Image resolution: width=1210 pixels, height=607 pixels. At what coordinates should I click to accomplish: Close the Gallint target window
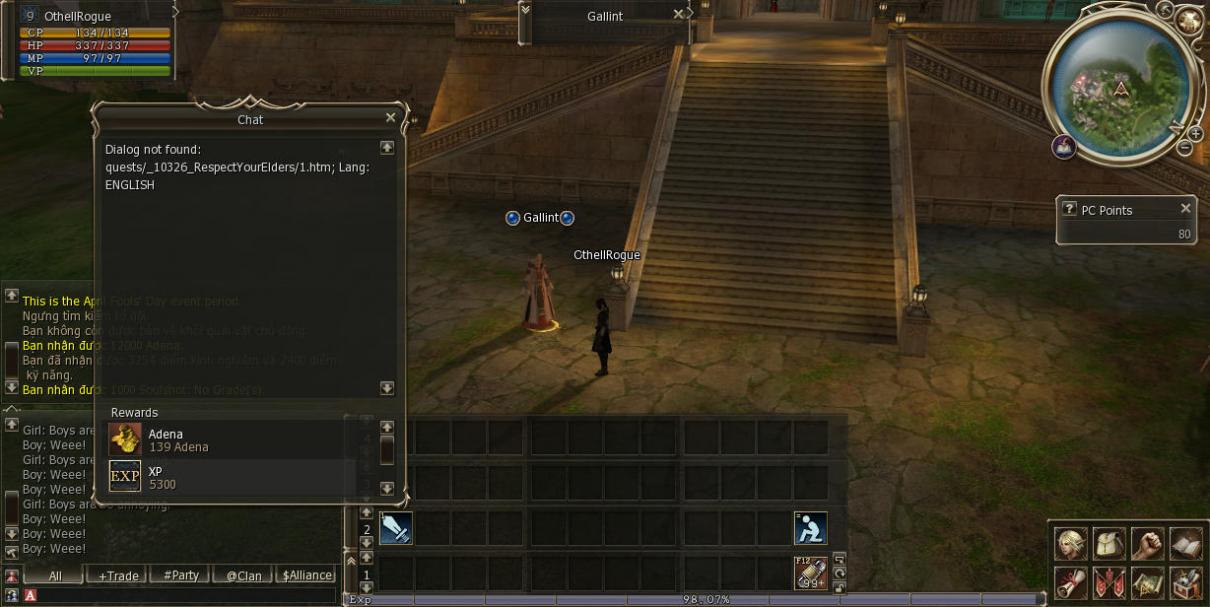click(x=678, y=15)
